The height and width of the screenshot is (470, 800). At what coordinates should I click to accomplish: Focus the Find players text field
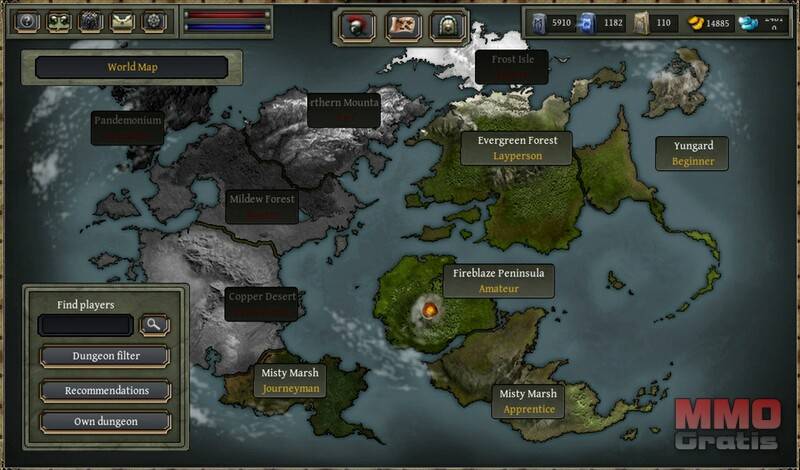pyautogui.click(x=85, y=325)
